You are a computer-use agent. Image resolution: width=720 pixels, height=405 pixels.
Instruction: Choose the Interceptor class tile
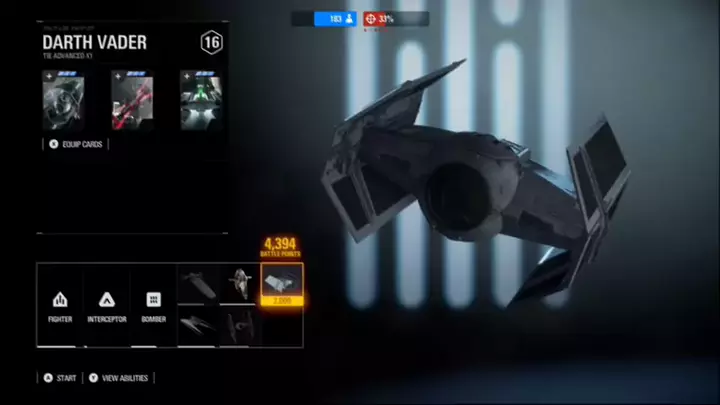(106, 304)
